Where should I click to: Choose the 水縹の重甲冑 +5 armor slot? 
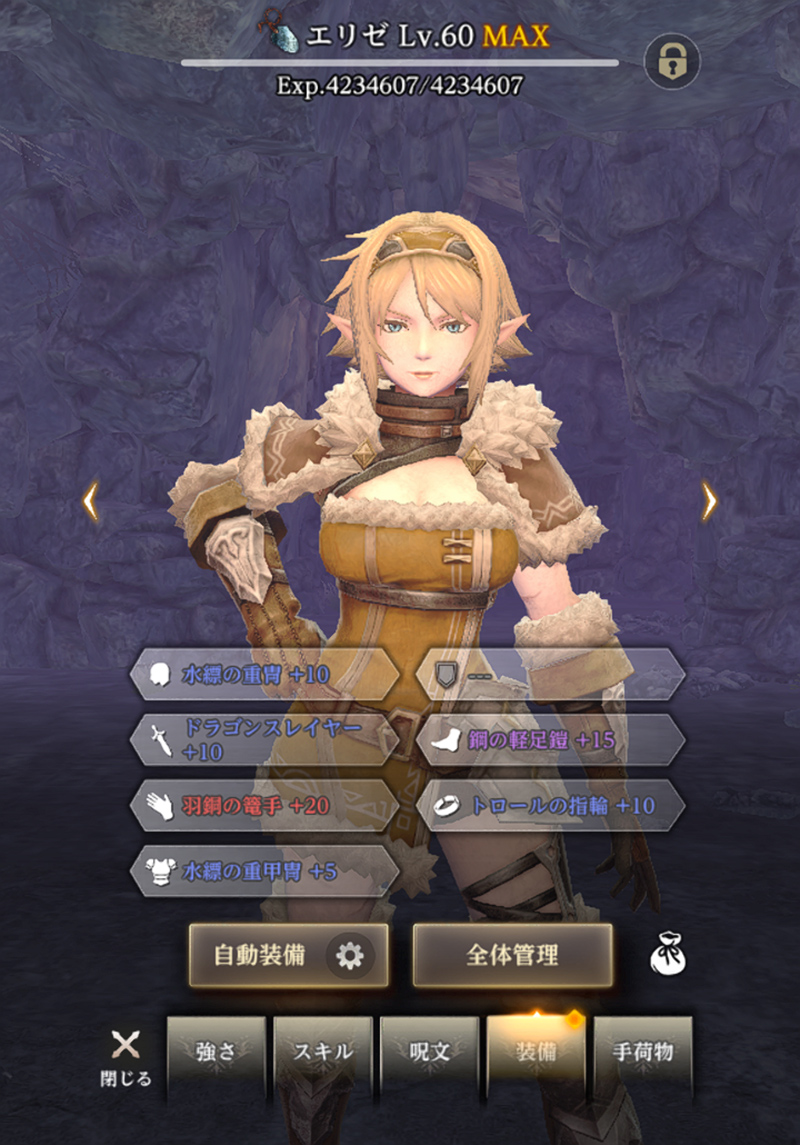point(264,872)
